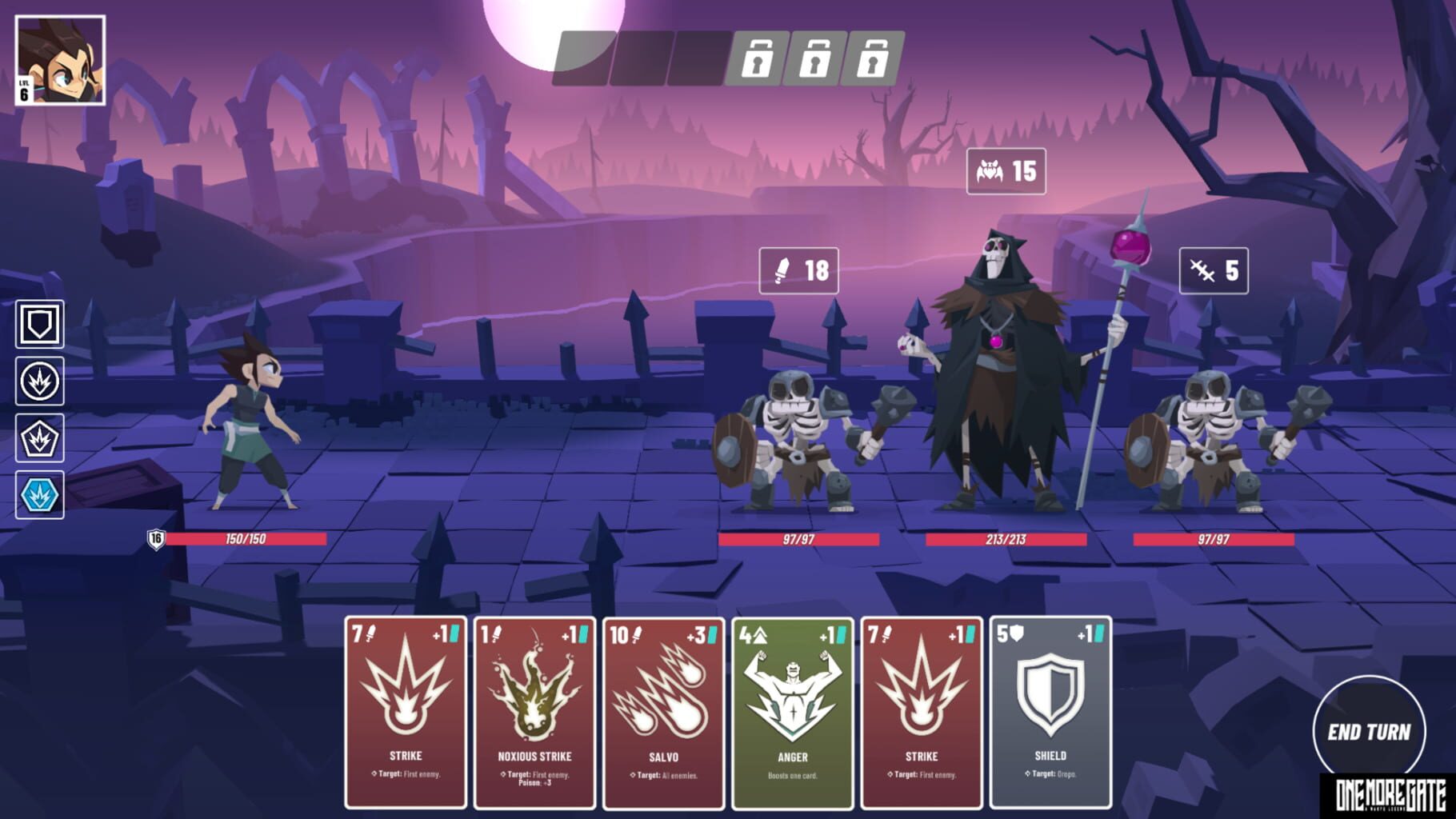Click the bat summon intent showing 15
The height and width of the screenshot is (819, 1456).
(1005, 170)
